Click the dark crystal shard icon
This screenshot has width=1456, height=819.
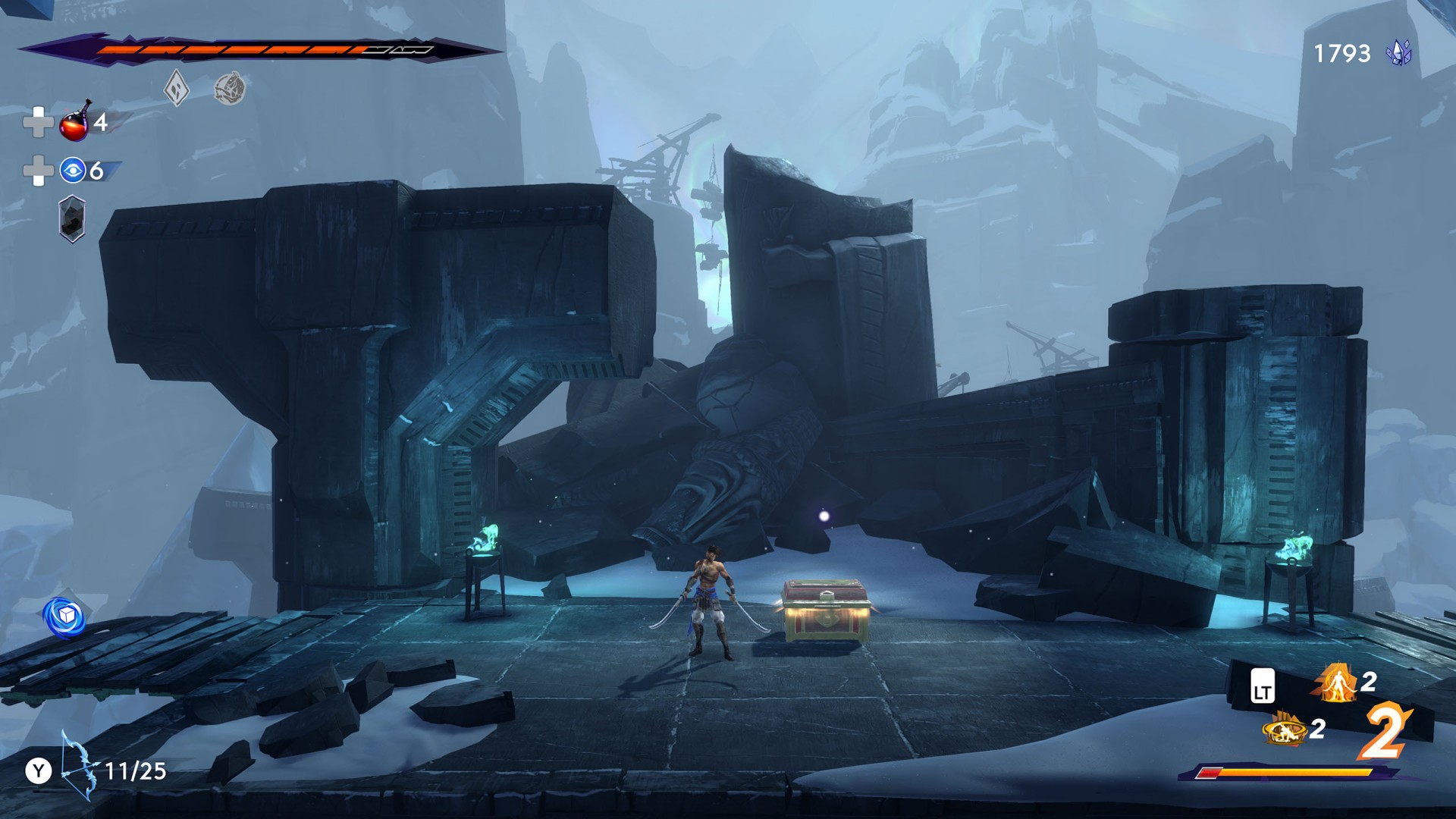tap(72, 219)
